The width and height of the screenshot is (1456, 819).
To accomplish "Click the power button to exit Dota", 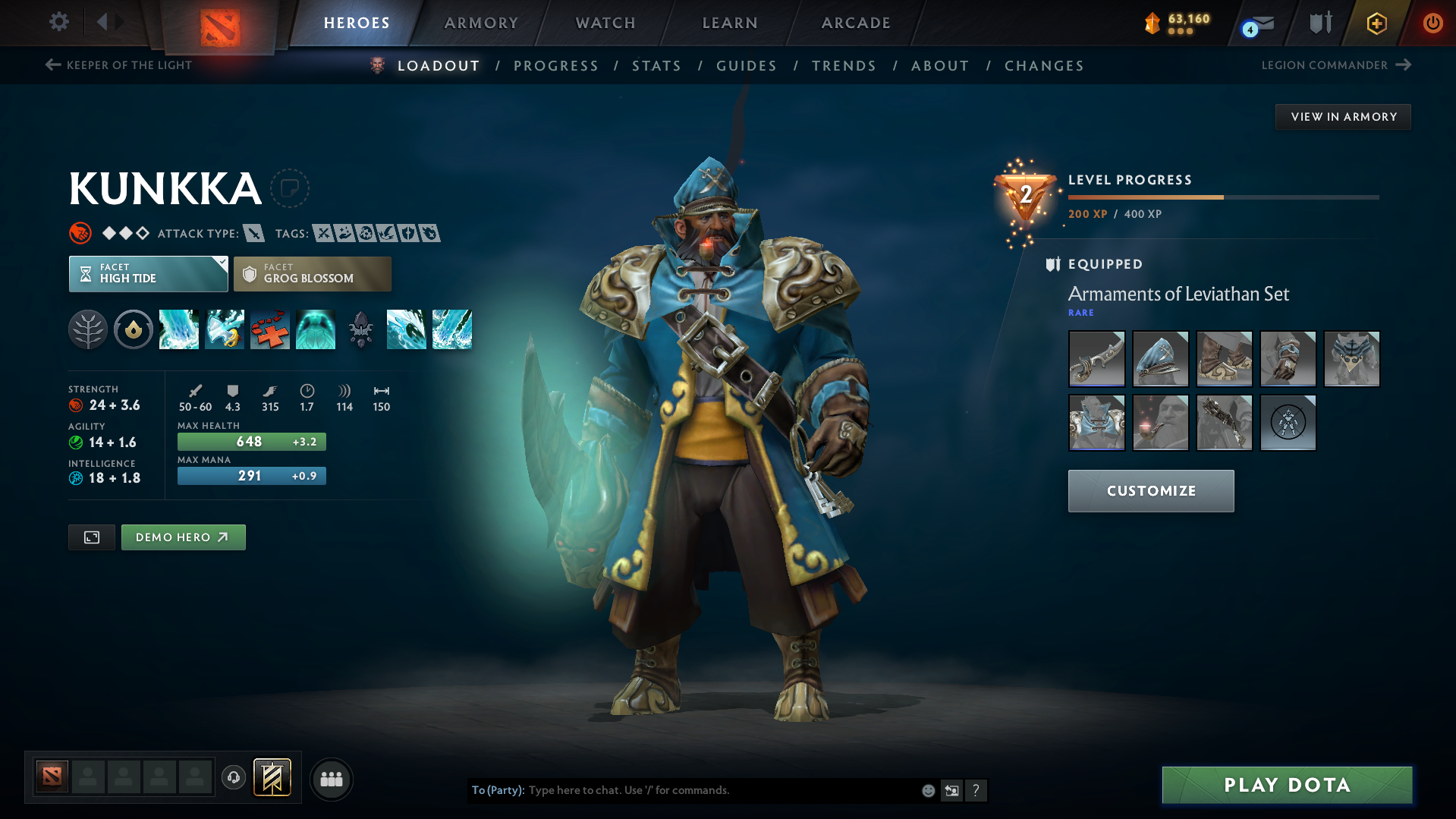I will point(1432,23).
